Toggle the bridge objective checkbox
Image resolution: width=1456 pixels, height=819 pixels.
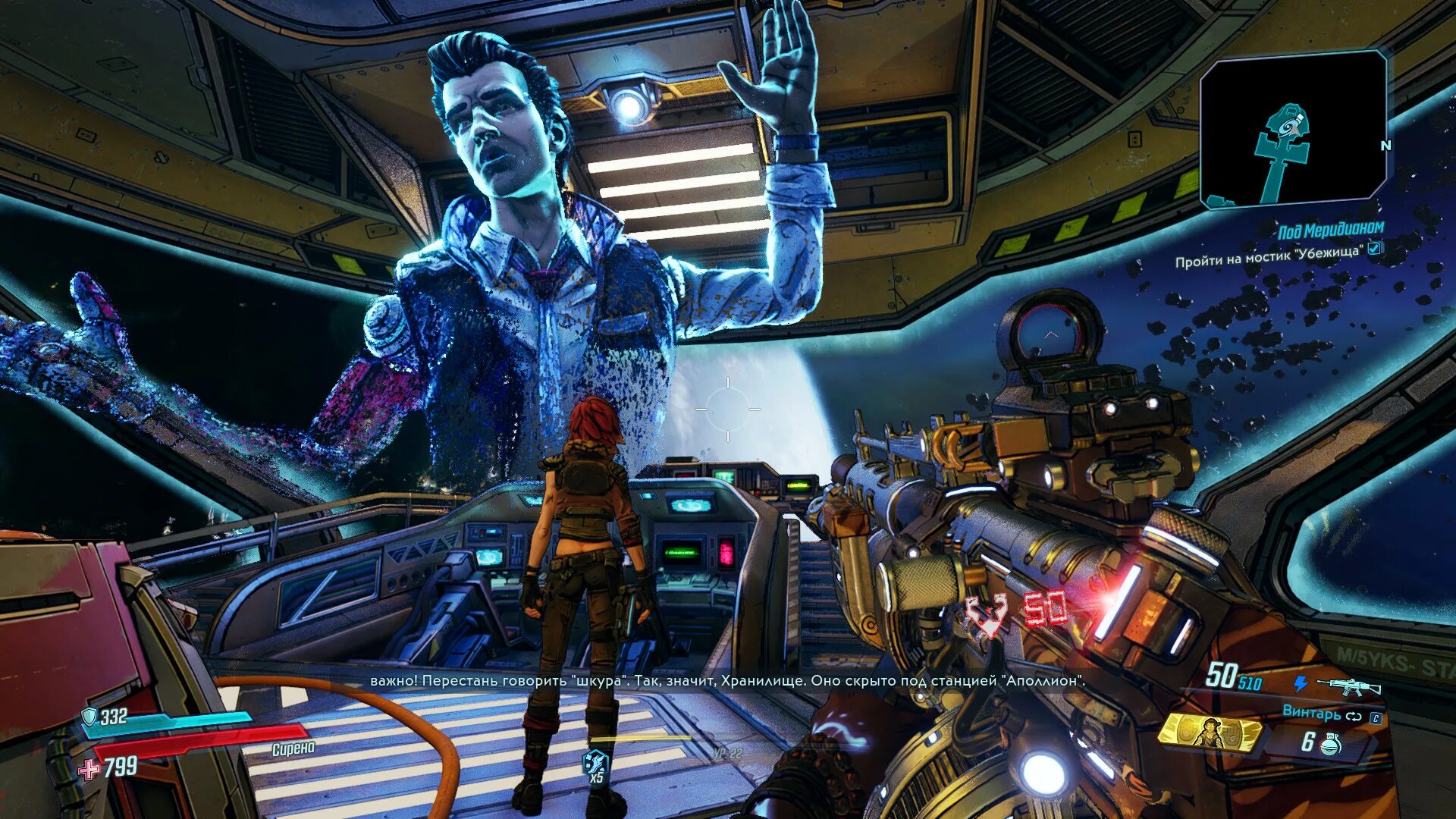point(1374,248)
